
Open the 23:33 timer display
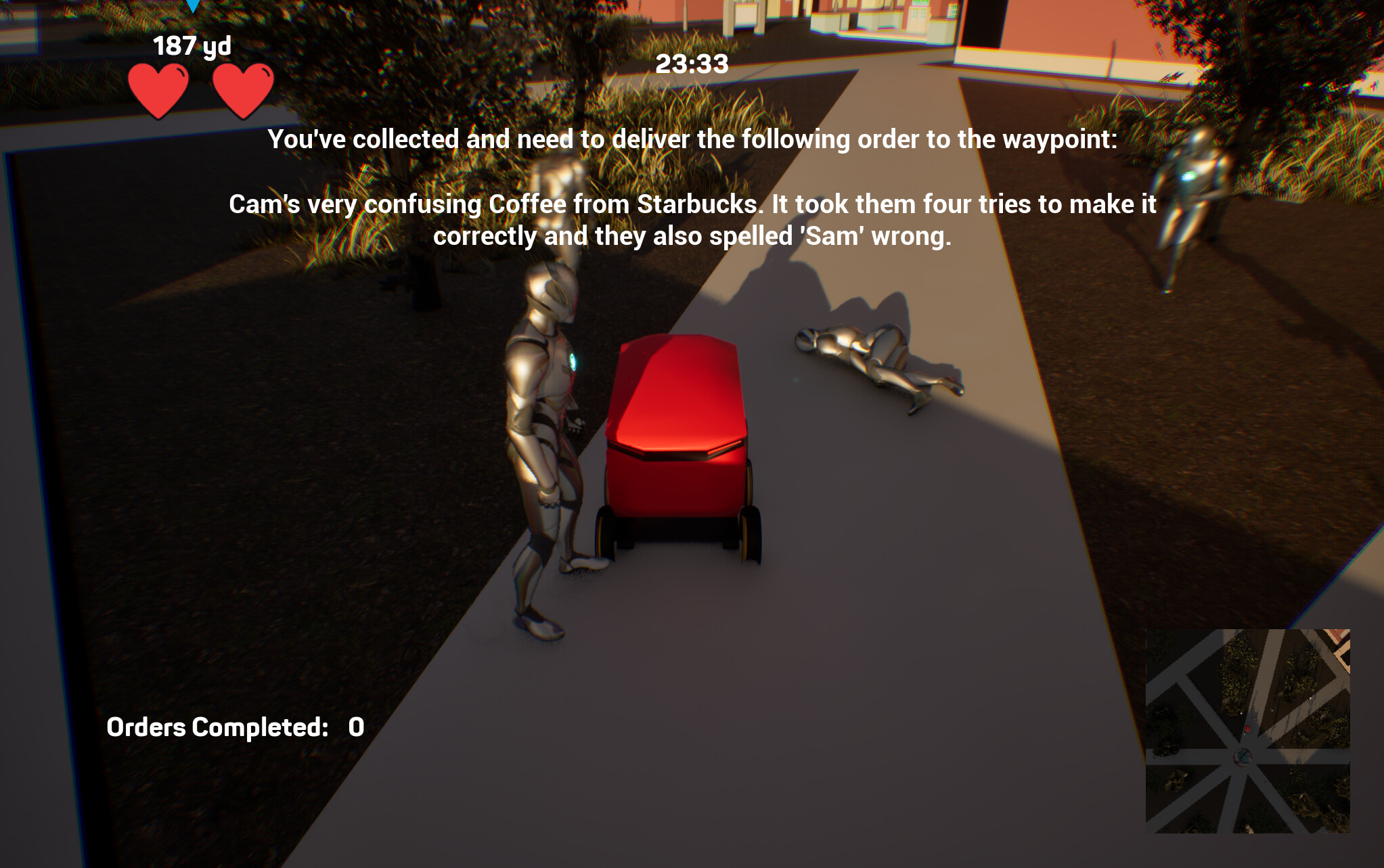click(x=692, y=64)
